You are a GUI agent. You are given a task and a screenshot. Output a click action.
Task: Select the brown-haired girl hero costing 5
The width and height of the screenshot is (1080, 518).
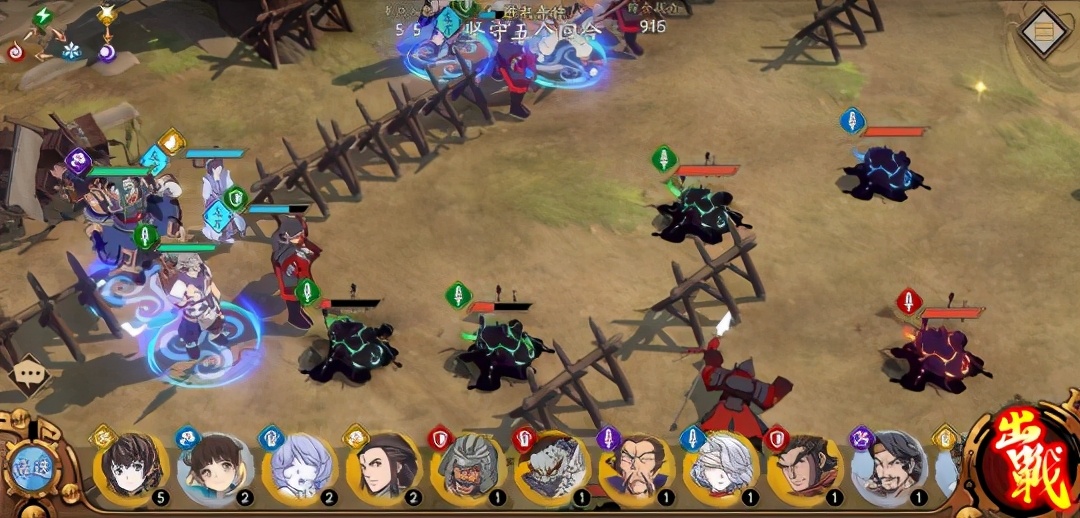(x=132, y=468)
